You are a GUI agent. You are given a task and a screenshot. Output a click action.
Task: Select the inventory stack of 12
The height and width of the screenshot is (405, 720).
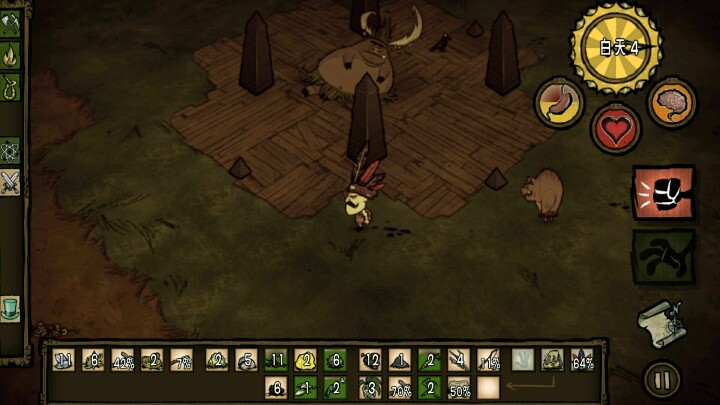click(x=370, y=361)
